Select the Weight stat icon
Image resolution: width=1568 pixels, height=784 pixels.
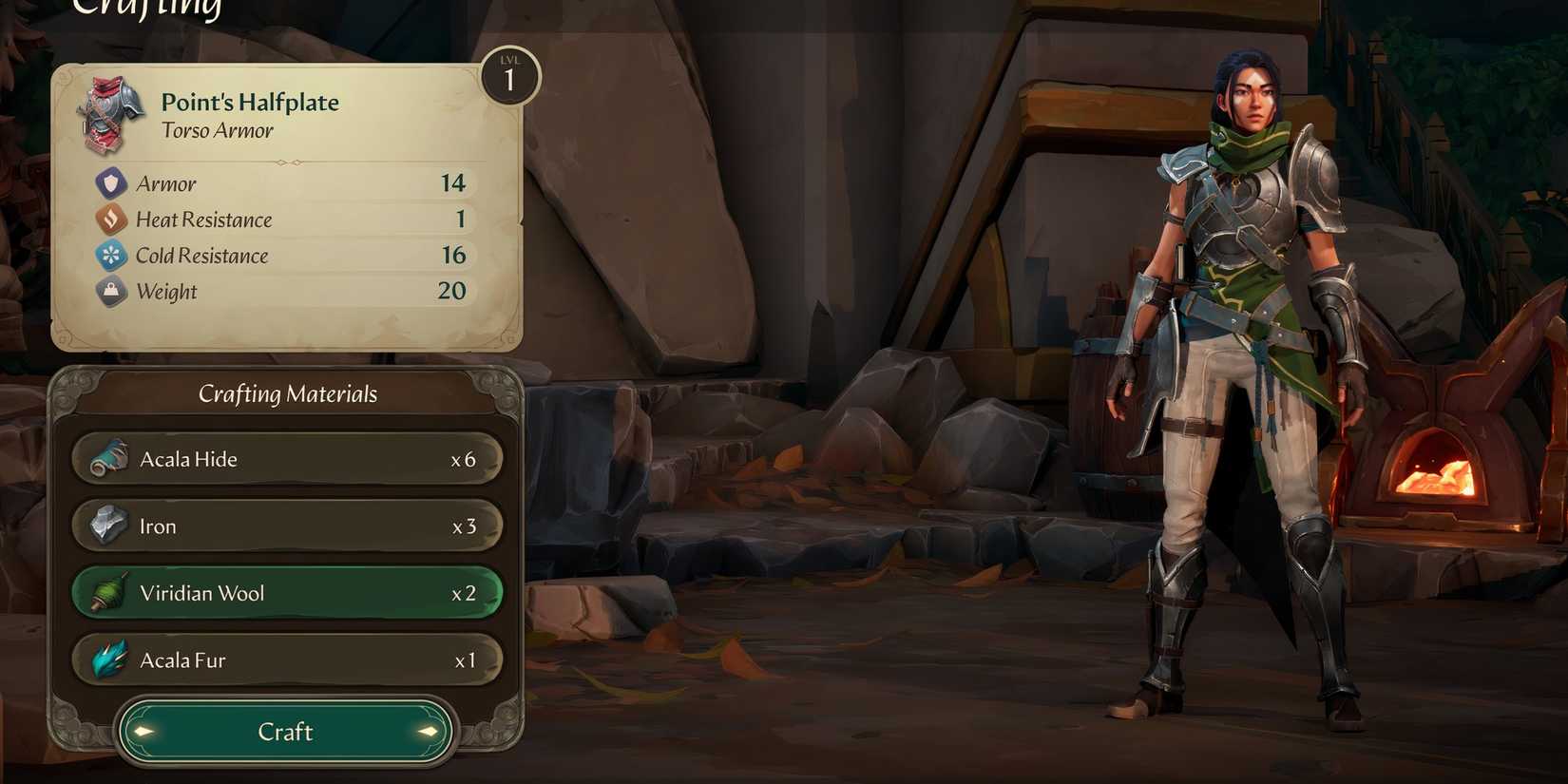pyautogui.click(x=111, y=291)
